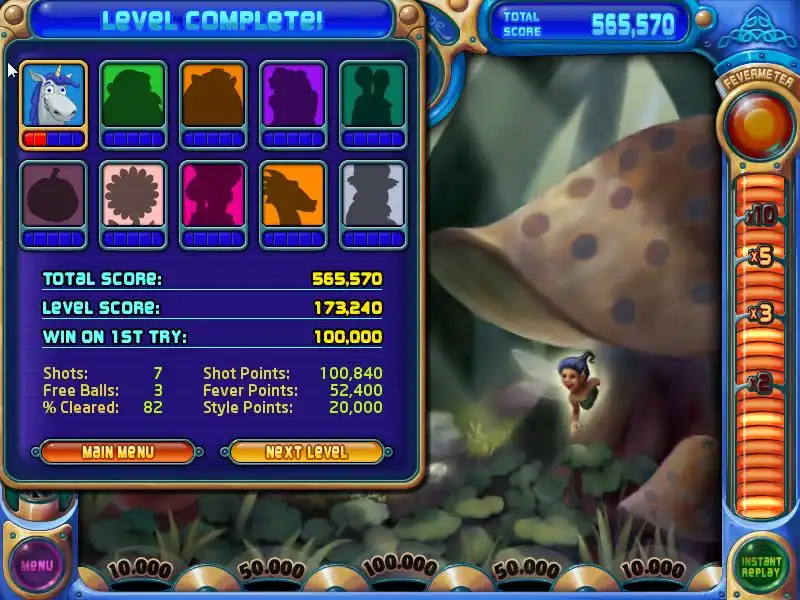Choose the orange dragon silhouette portrait
The width and height of the screenshot is (800, 600).
pyautogui.click(x=293, y=196)
